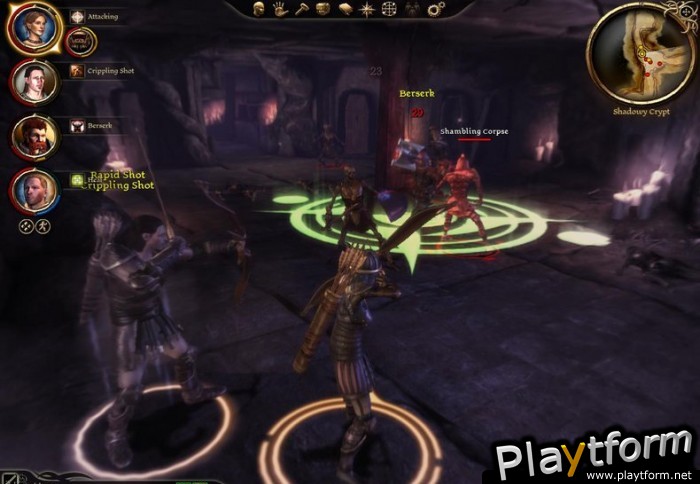
Task: Toggle the party hold position button
Action: [43, 226]
